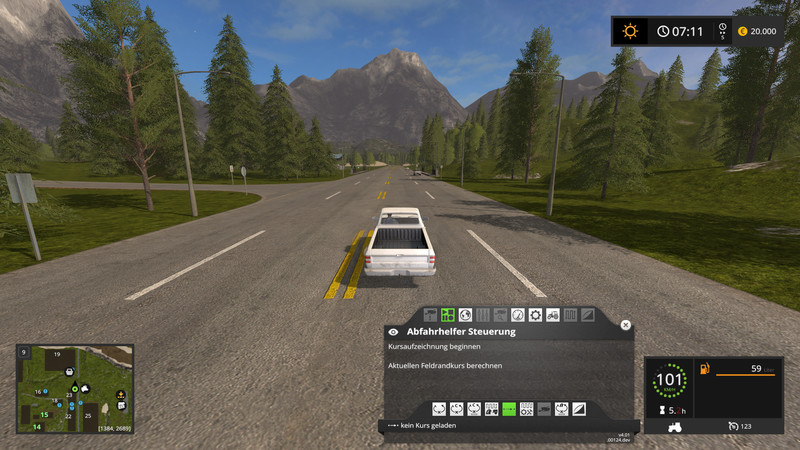Switch to the gear settings tab
This screenshot has height=450, width=800.
point(535,314)
